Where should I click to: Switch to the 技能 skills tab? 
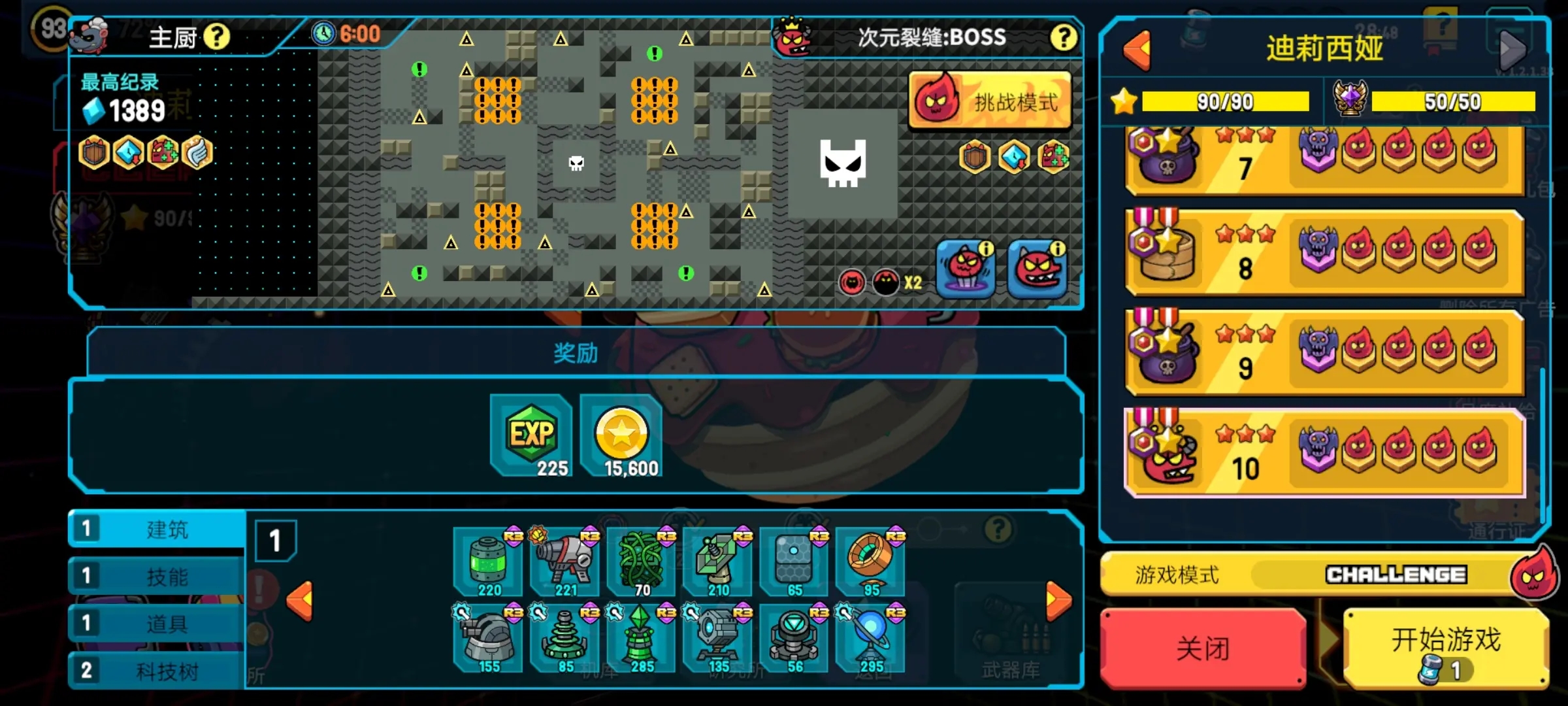(x=157, y=577)
